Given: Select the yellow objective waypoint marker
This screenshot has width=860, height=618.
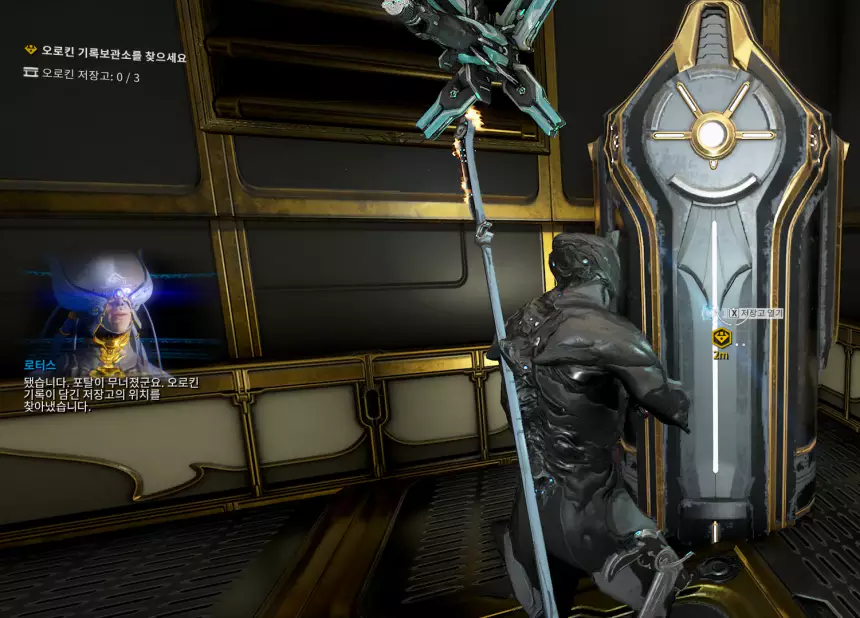Looking at the screenshot, I should 720,338.
